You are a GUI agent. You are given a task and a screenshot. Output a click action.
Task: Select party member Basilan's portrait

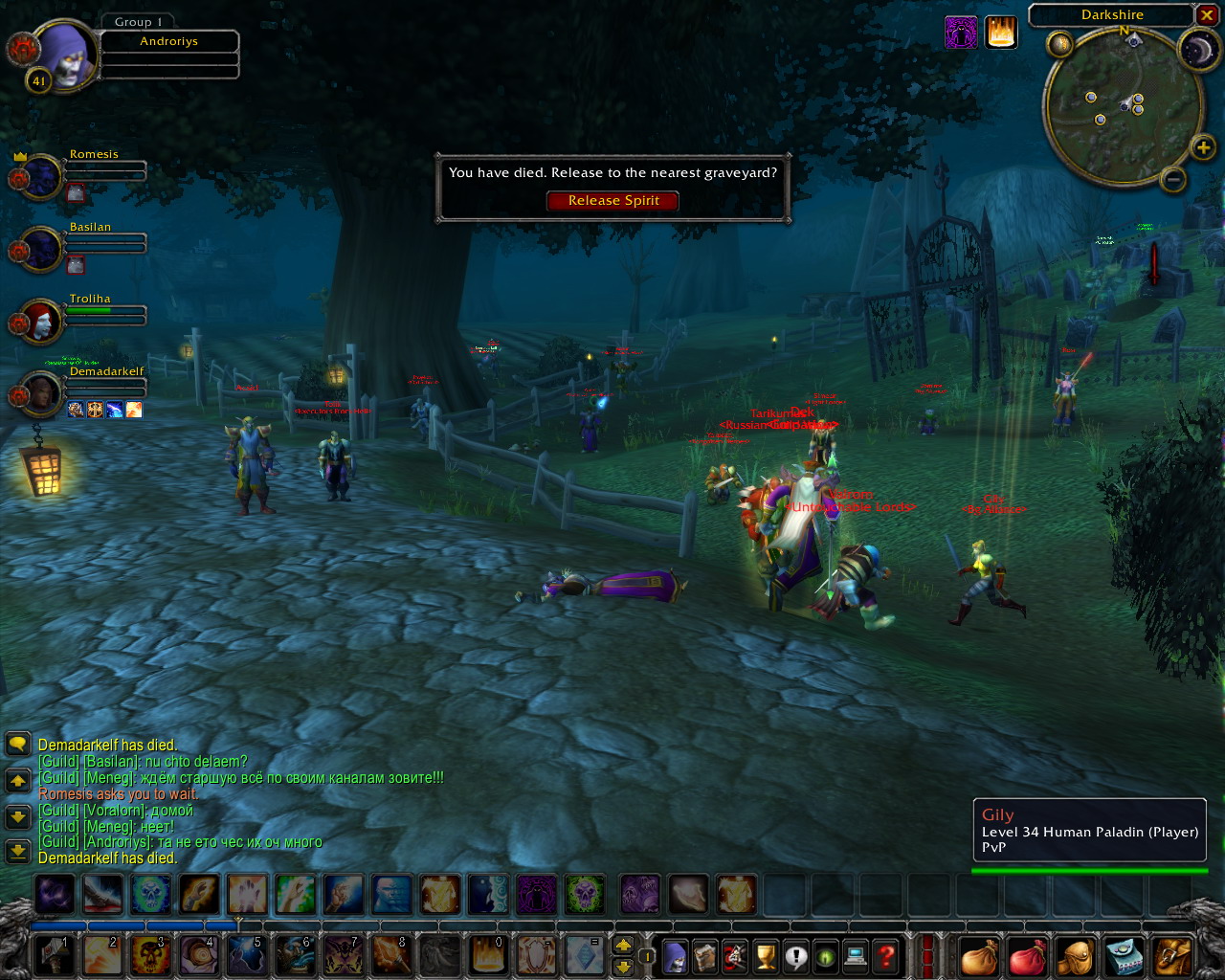pos(41,250)
